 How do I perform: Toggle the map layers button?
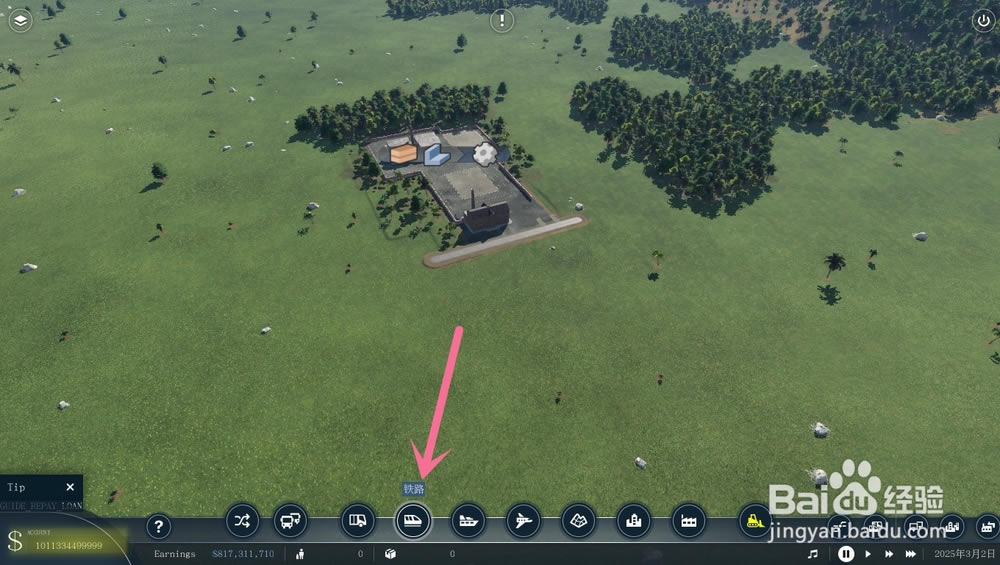pyautogui.click(x=20, y=19)
